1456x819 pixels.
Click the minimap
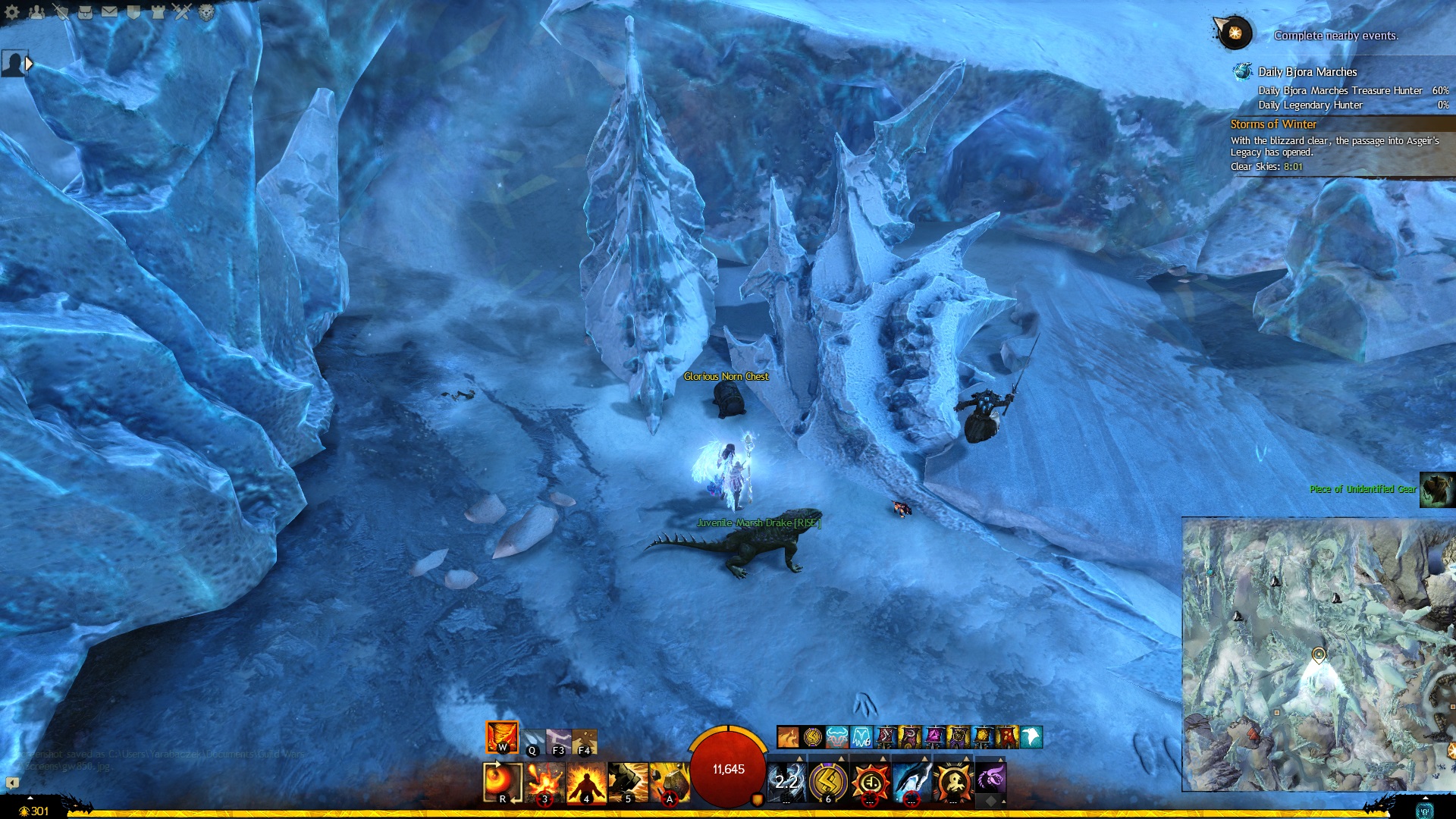click(1318, 654)
